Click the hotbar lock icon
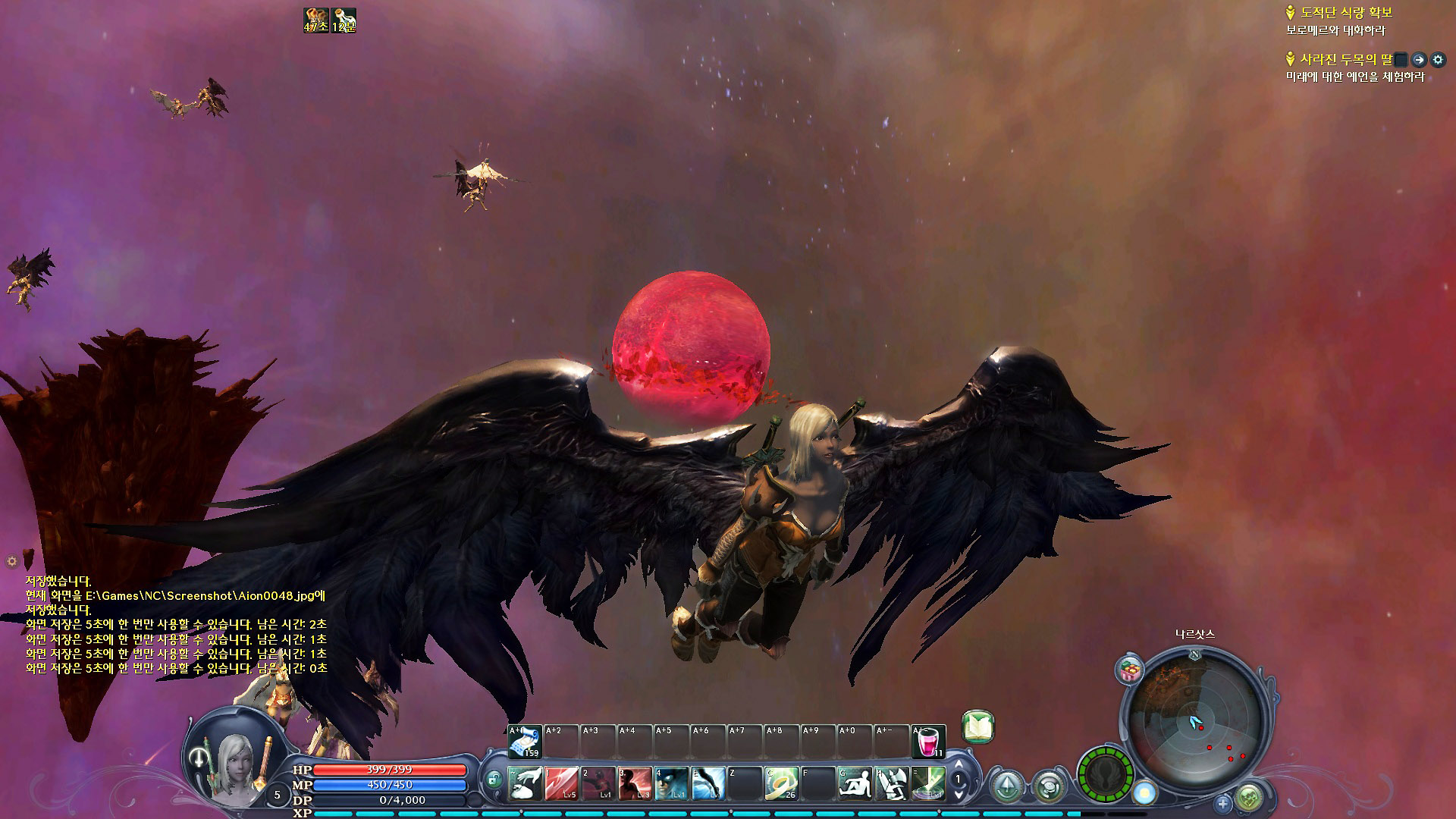The width and height of the screenshot is (1456, 819). pyautogui.click(x=494, y=778)
